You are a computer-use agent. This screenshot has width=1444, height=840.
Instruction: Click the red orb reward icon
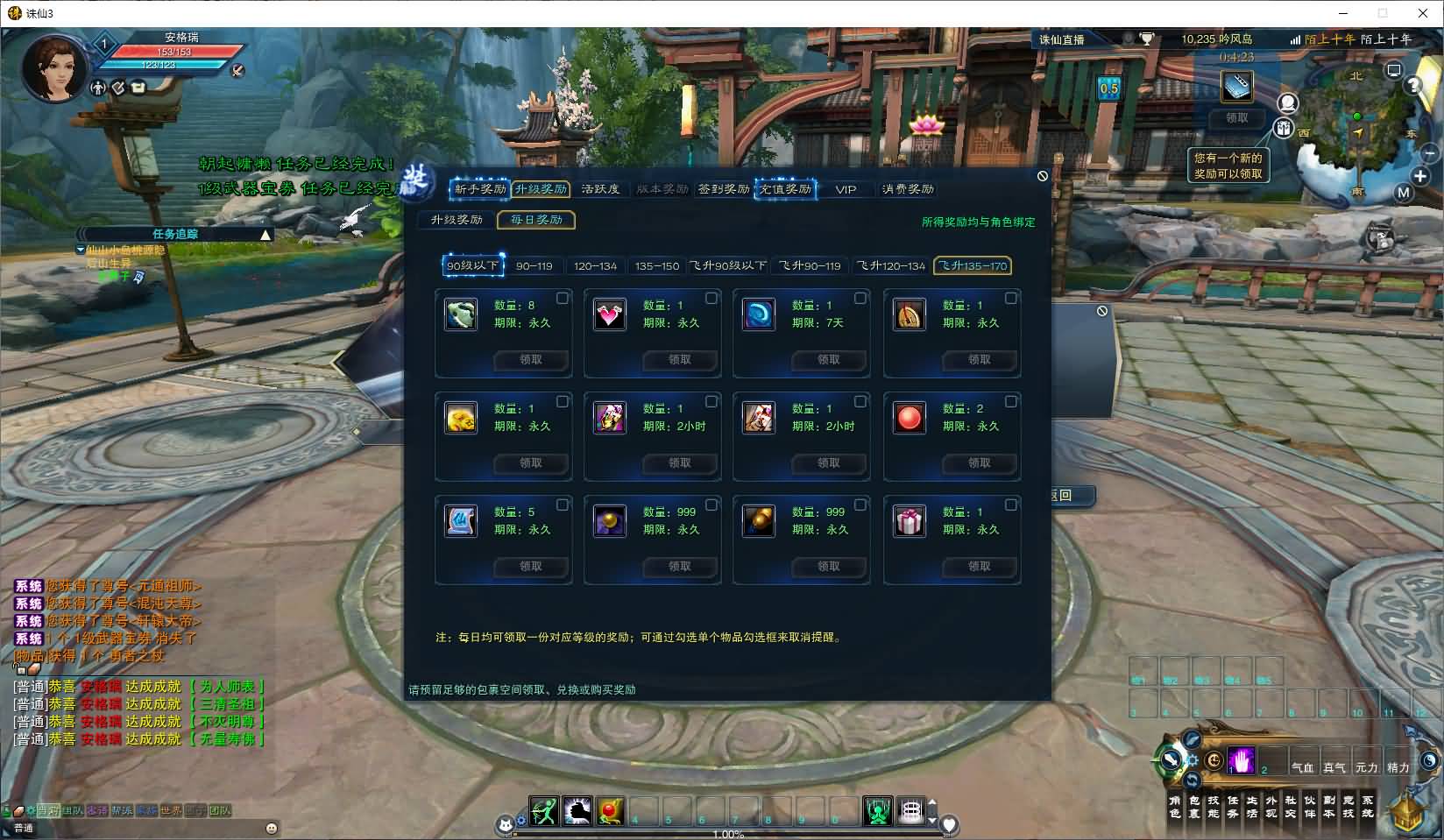click(x=909, y=418)
